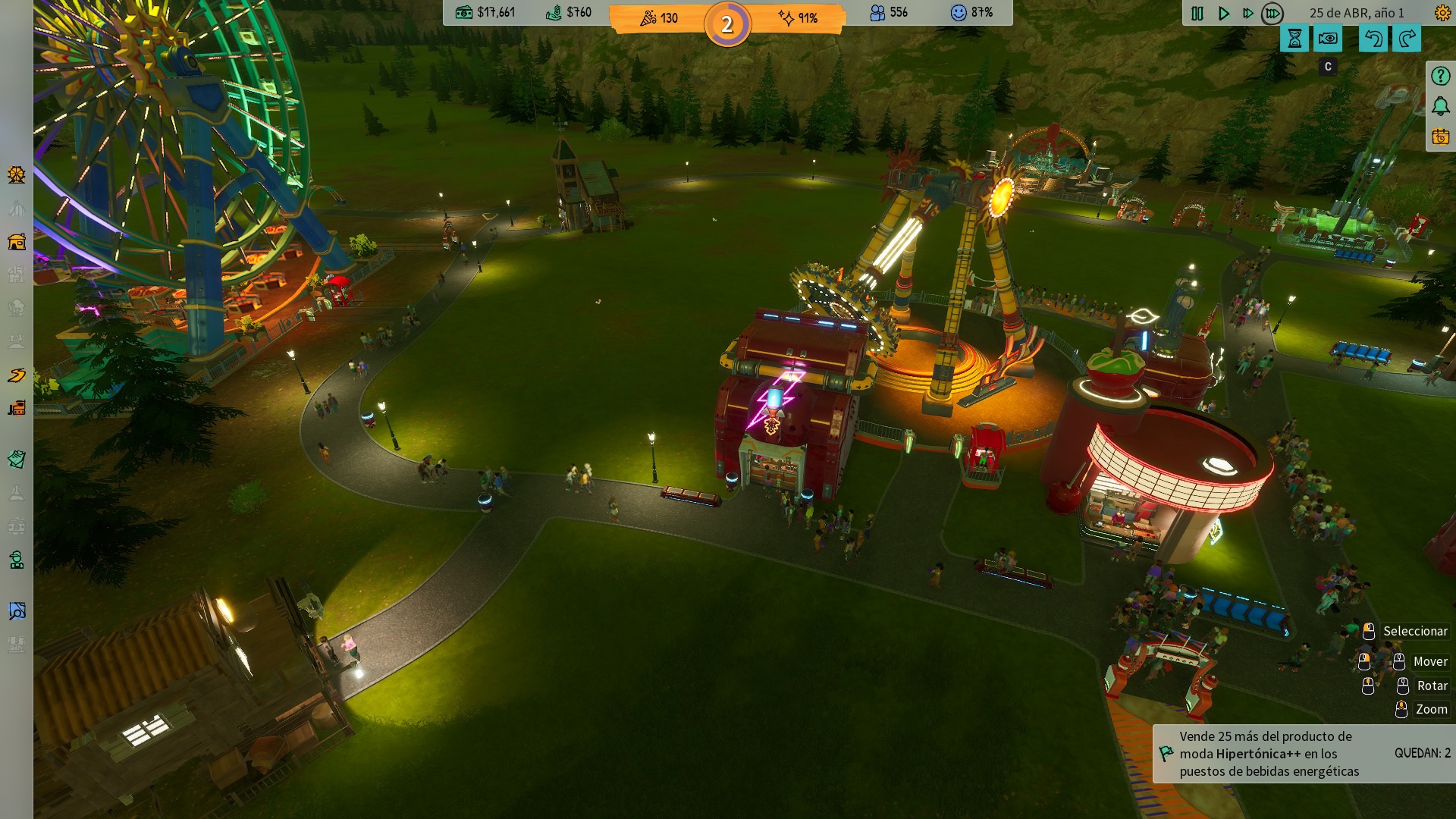The width and height of the screenshot is (1456, 819).
Task: Pause the game simulation
Action: tap(1197, 14)
